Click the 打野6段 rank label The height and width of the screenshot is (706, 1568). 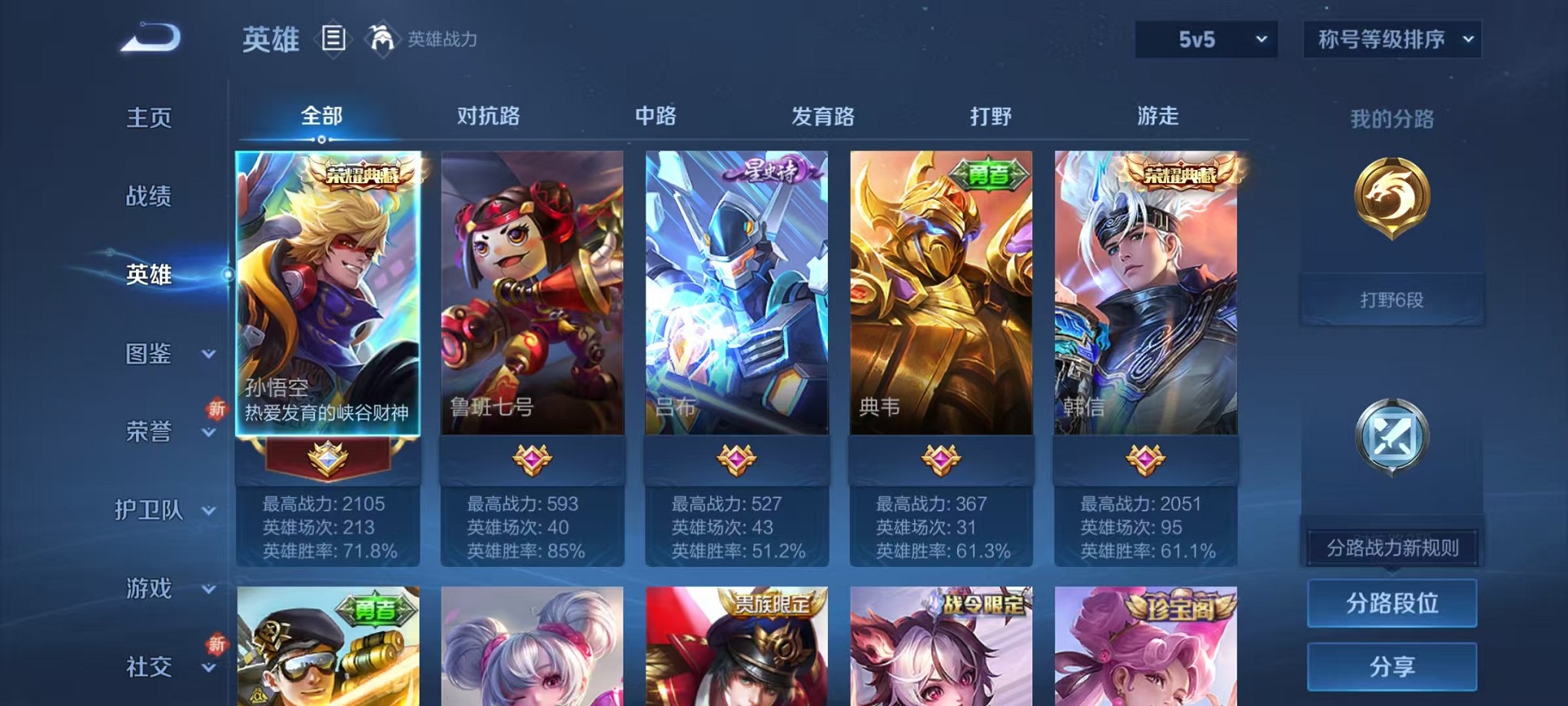[x=1392, y=299]
